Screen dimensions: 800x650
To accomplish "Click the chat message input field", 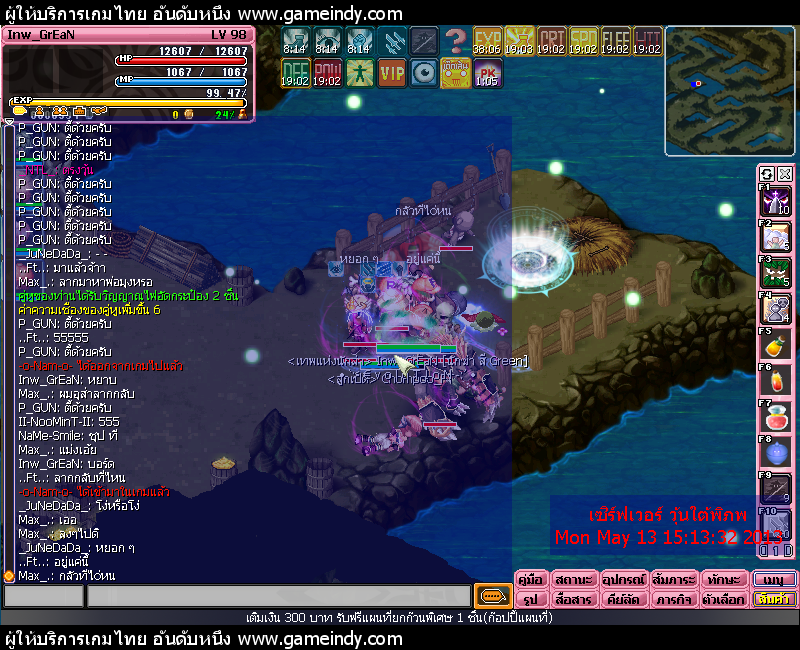I will pyautogui.click(x=278, y=596).
